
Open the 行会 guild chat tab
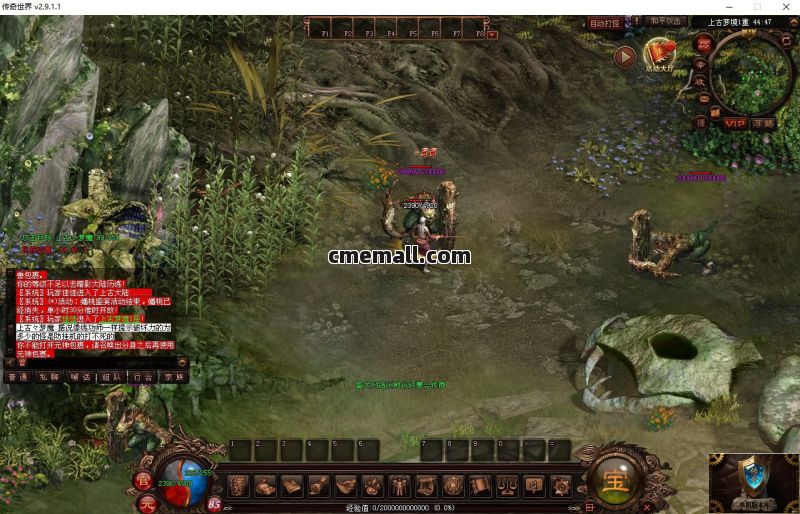pyautogui.click(x=142, y=377)
